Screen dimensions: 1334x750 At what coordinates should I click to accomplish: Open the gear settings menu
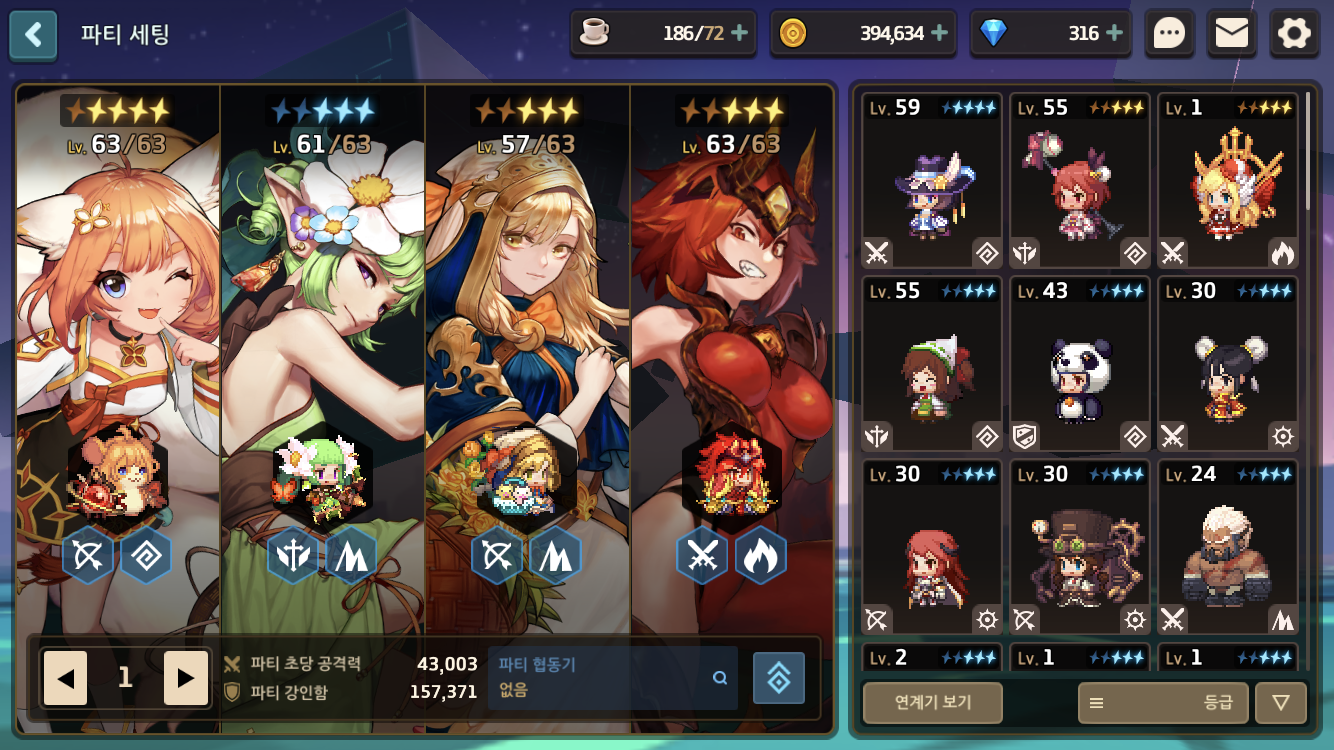[1294, 34]
